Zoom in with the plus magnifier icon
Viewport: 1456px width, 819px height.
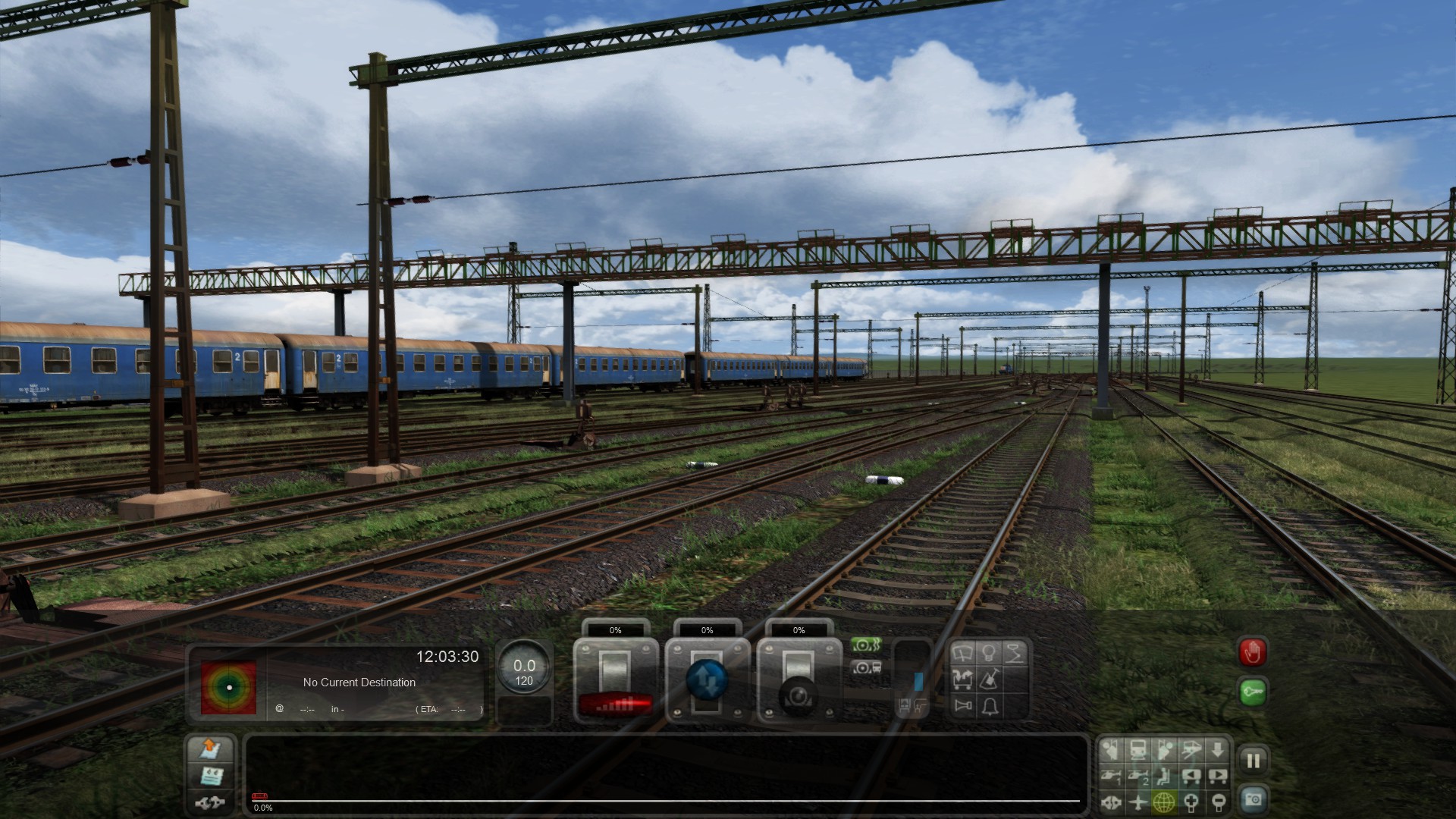(x=1191, y=802)
